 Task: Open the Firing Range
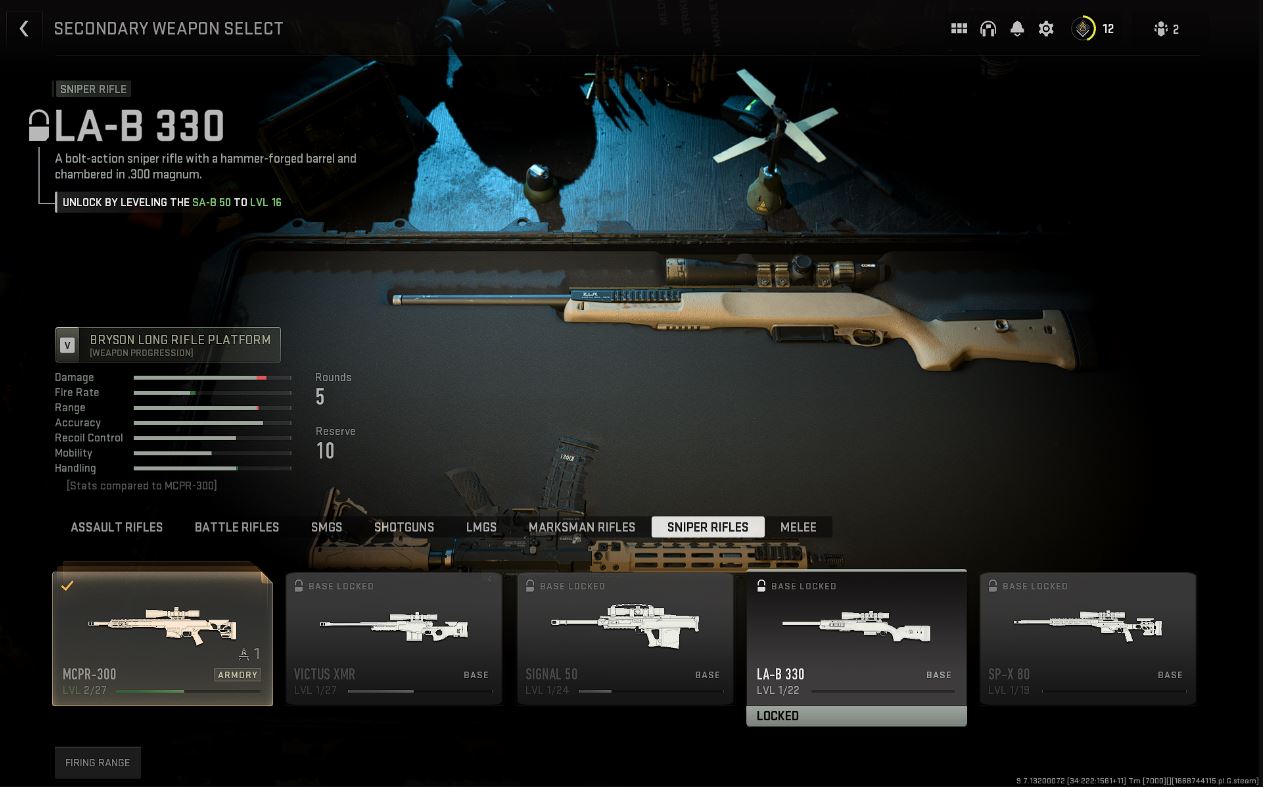click(x=98, y=762)
